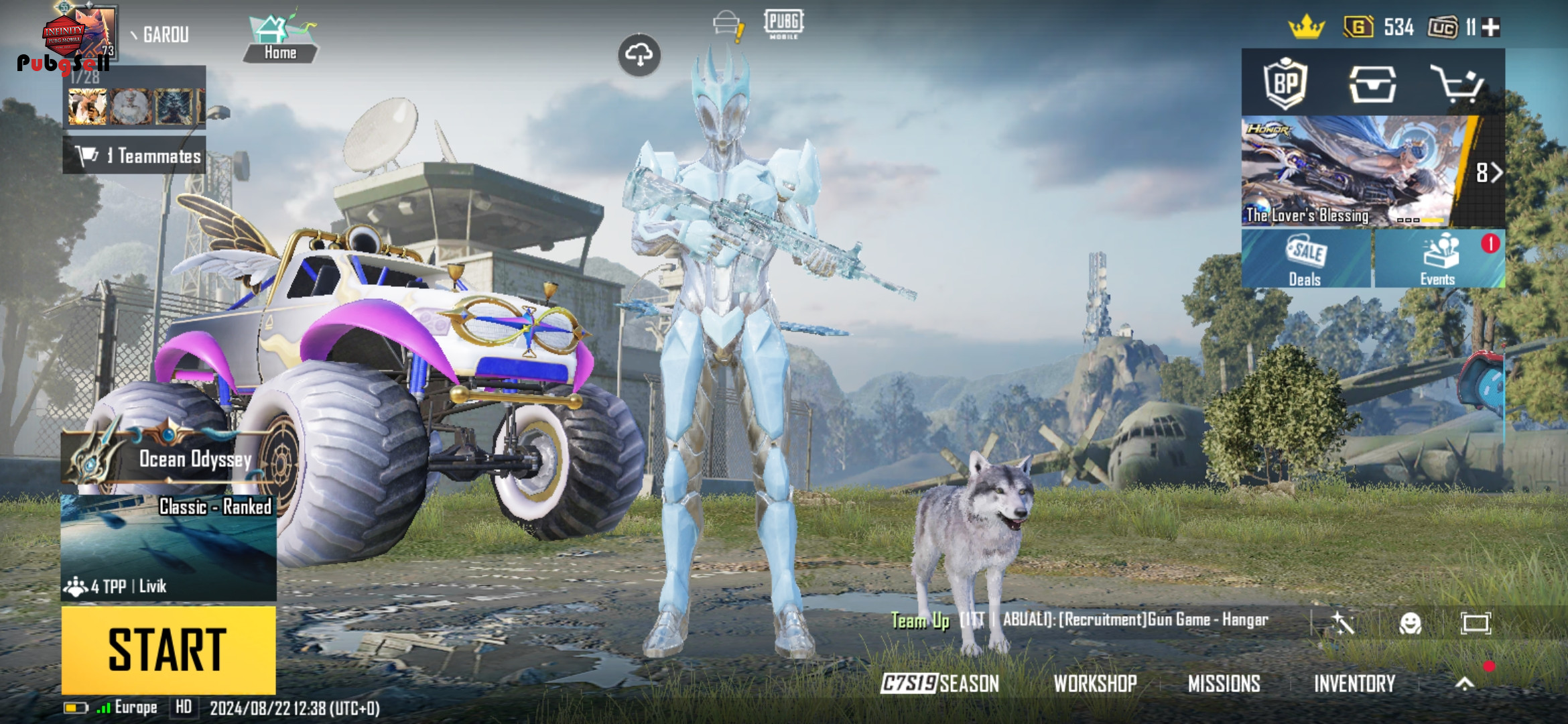1568x724 pixels.
Task: Open the cloud download icon
Action: [x=639, y=55]
